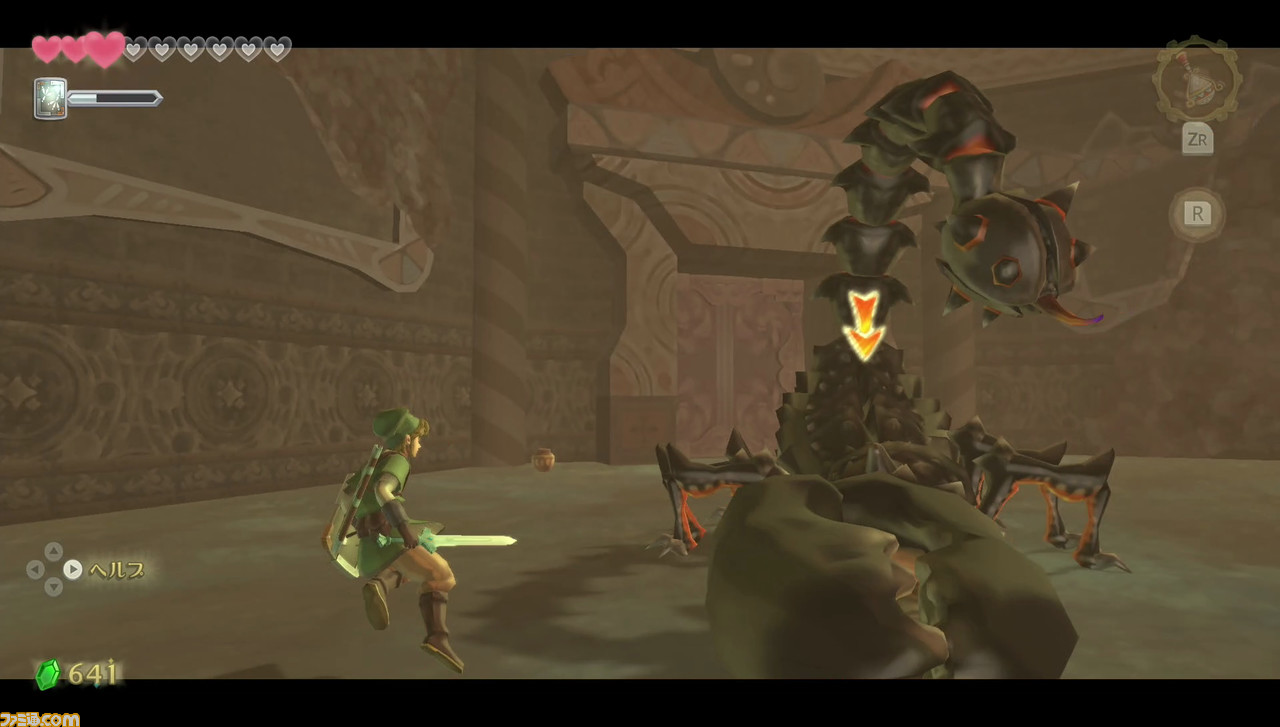Select the first full heart icon
Viewport: 1280px width, 727px height.
click(x=46, y=47)
